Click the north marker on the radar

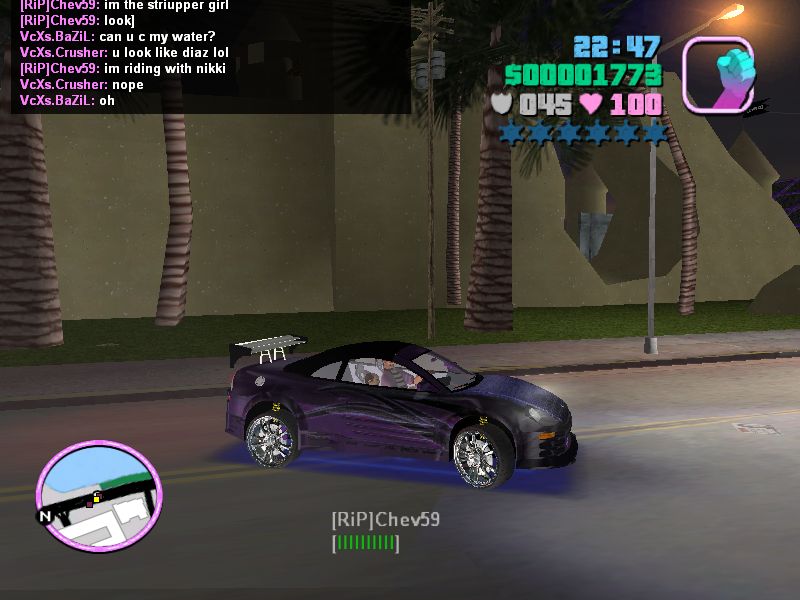pos(44,516)
